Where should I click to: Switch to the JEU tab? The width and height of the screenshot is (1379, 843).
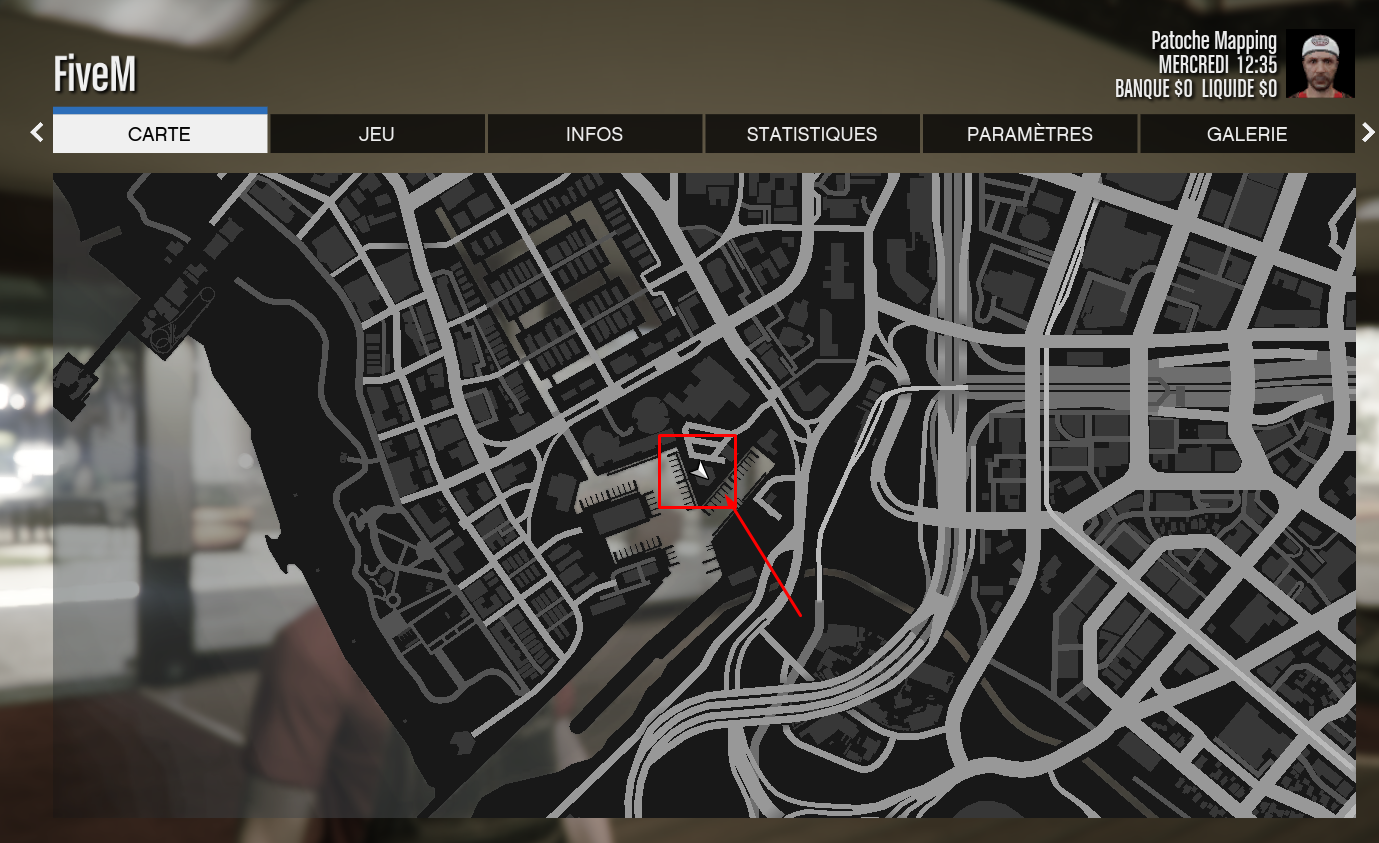tap(377, 134)
